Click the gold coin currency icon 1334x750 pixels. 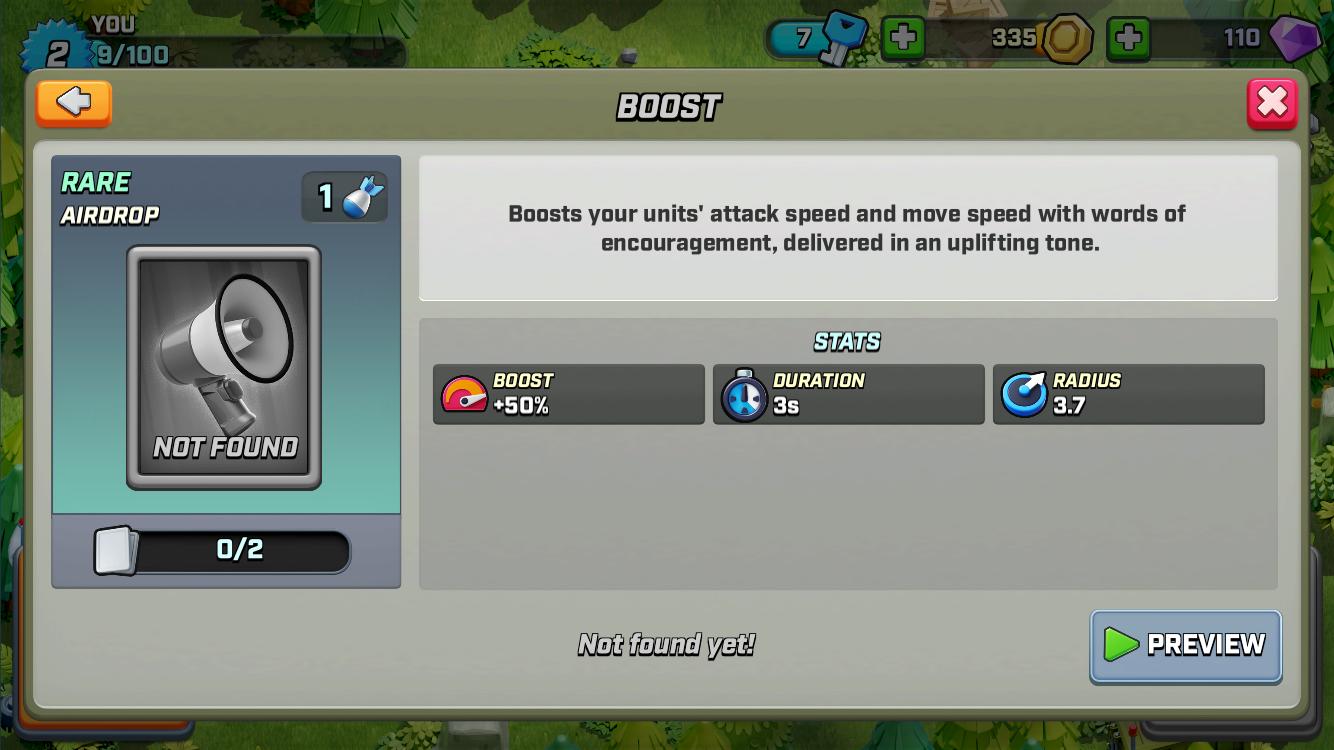pos(1066,38)
